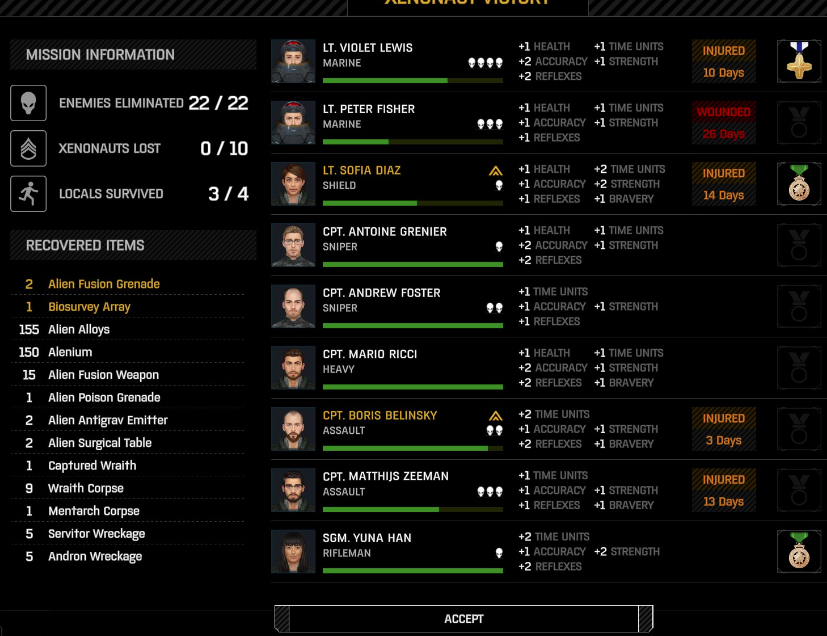Select the Mentarch Corpse entry
Screen dimensions: 827x636
click(x=94, y=511)
